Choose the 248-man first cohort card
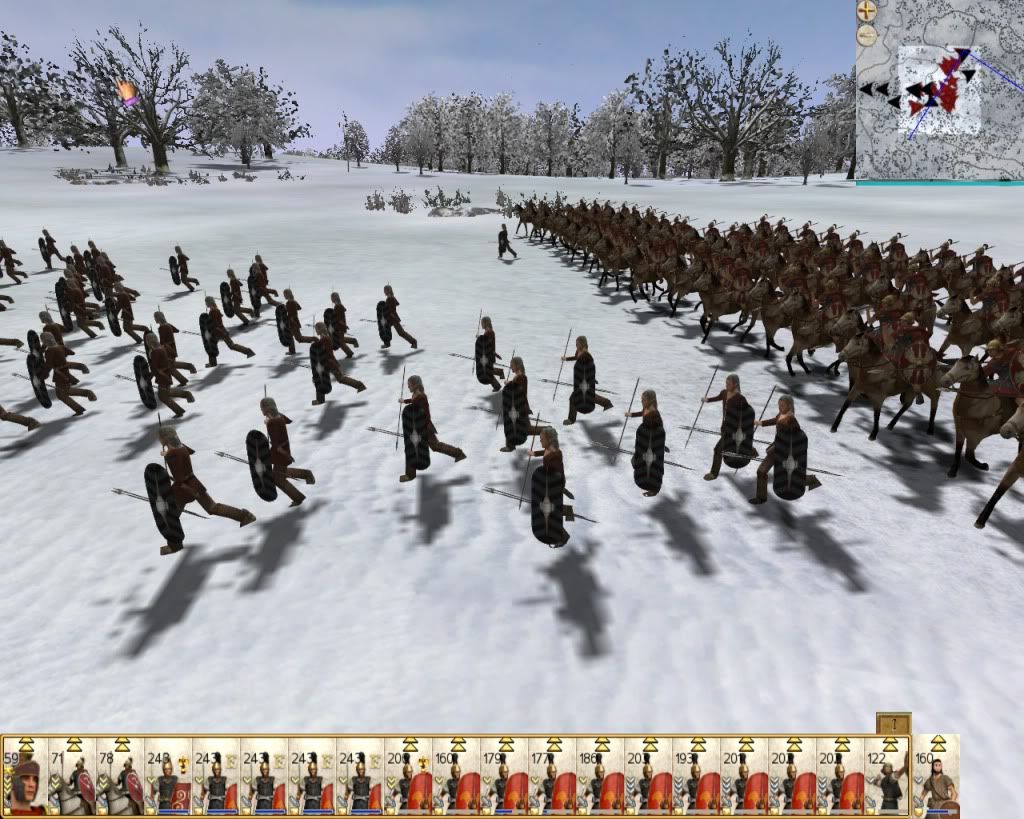 pos(168,777)
